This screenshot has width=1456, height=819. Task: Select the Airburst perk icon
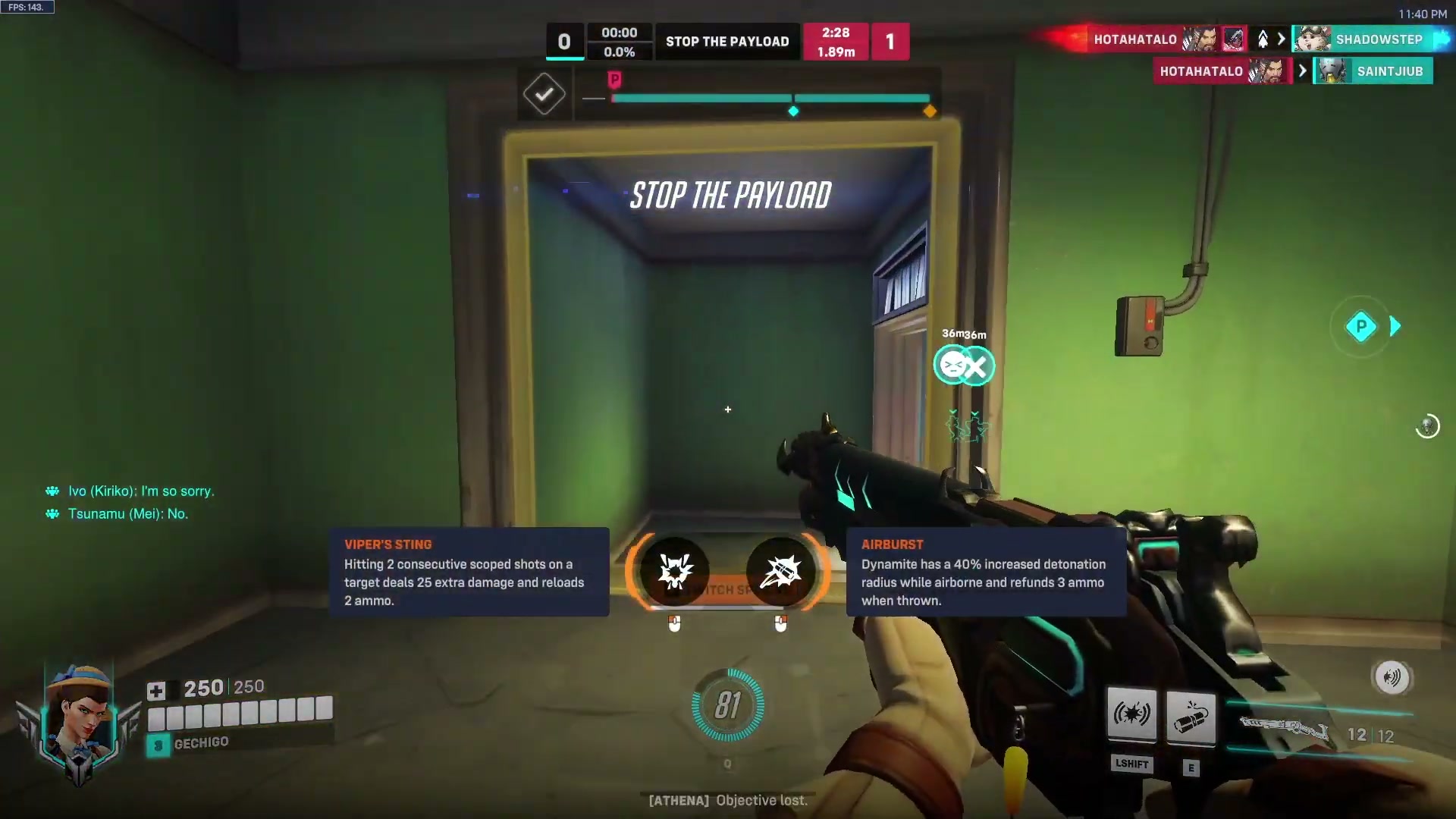(x=781, y=573)
